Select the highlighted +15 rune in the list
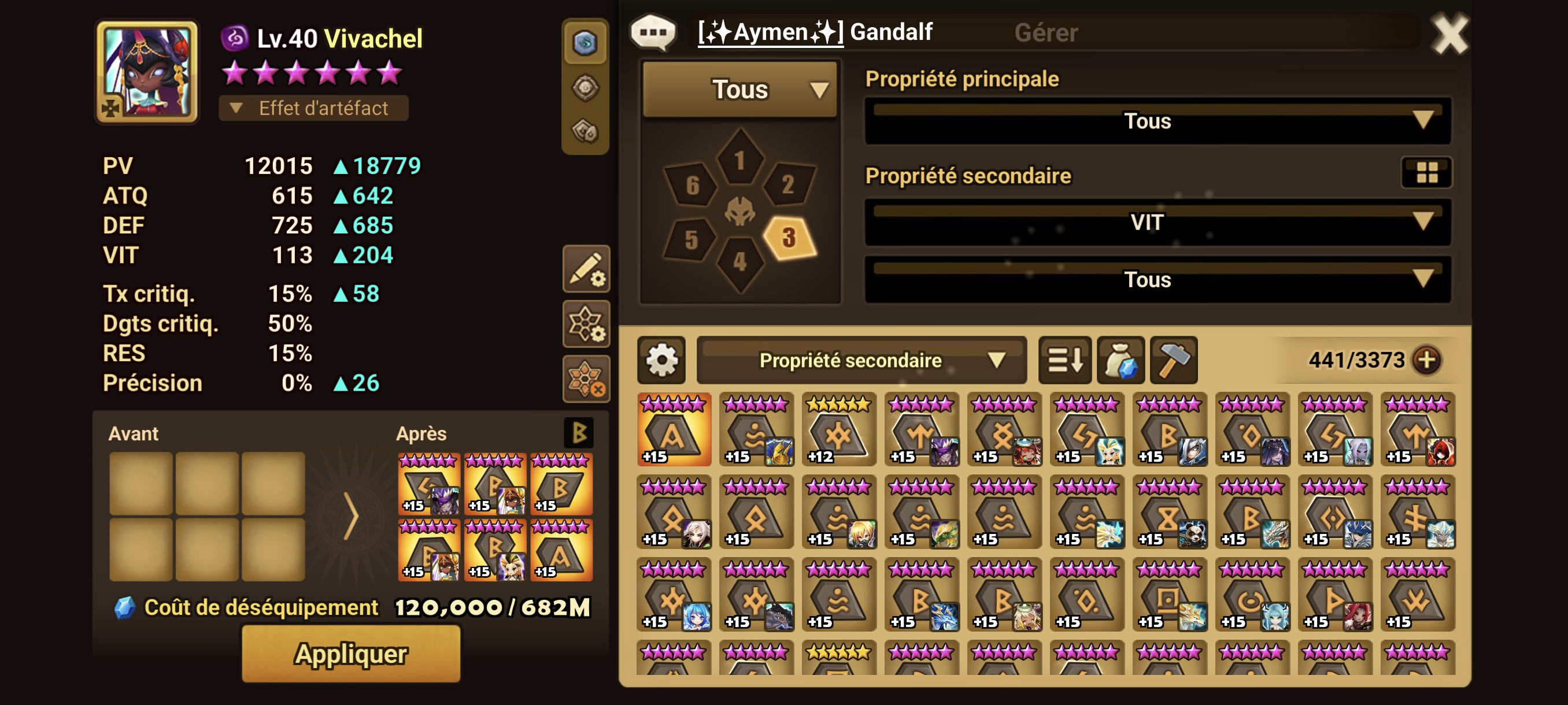Viewport: 1568px width, 705px height. [674, 429]
